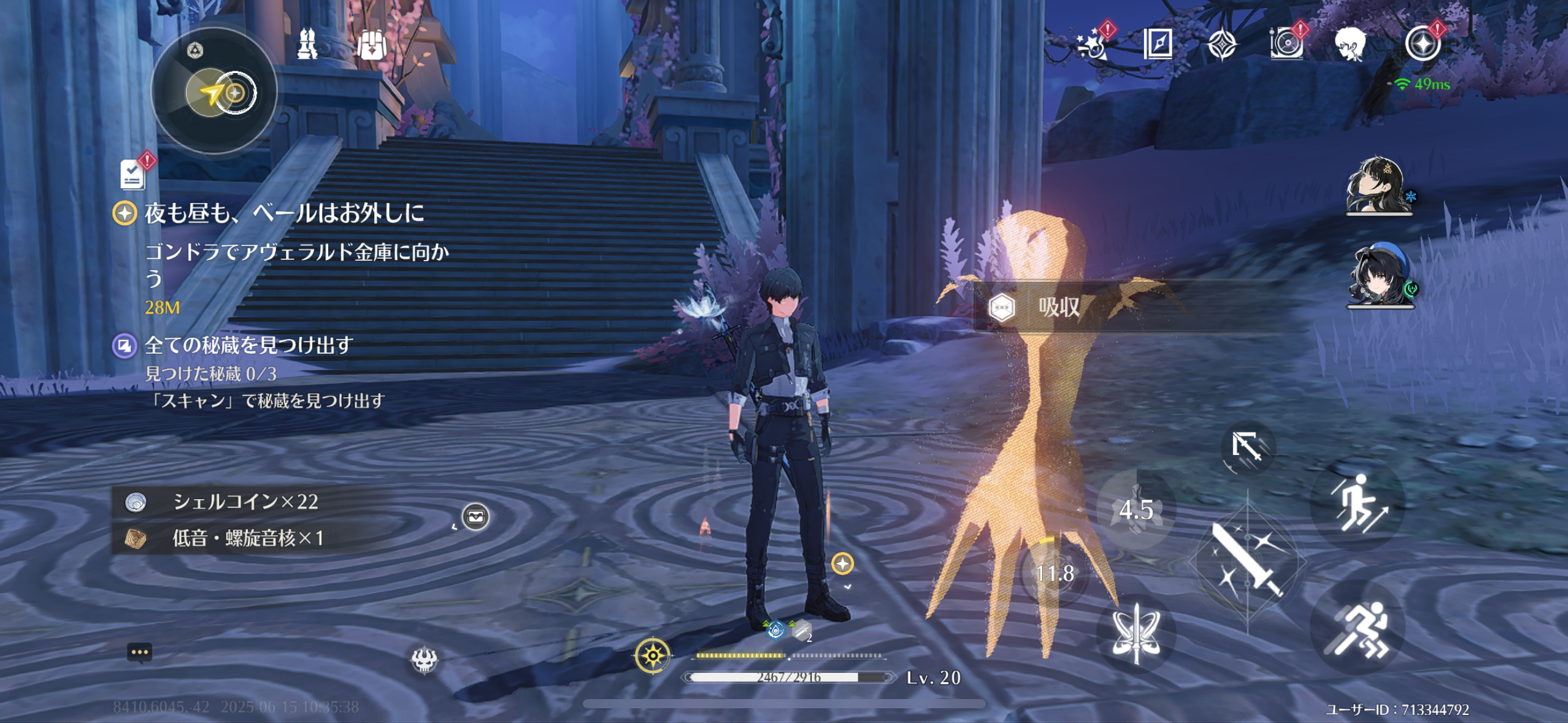Image resolution: width=1568 pixels, height=723 pixels.
Task: Open the star-circle main menu icon
Action: tap(1422, 44)
